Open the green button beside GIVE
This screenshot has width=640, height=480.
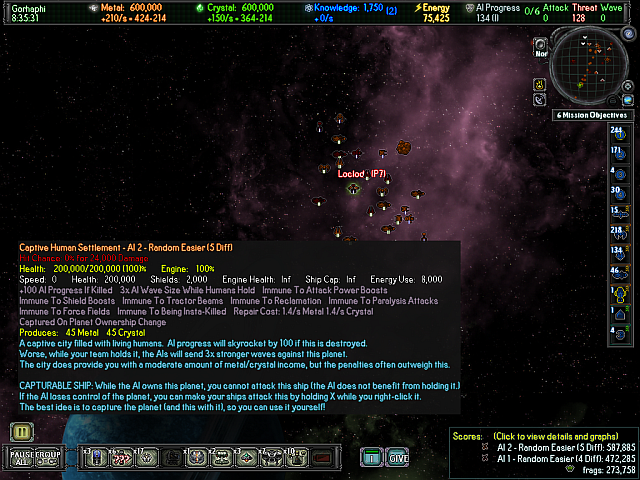click(372, 457)
